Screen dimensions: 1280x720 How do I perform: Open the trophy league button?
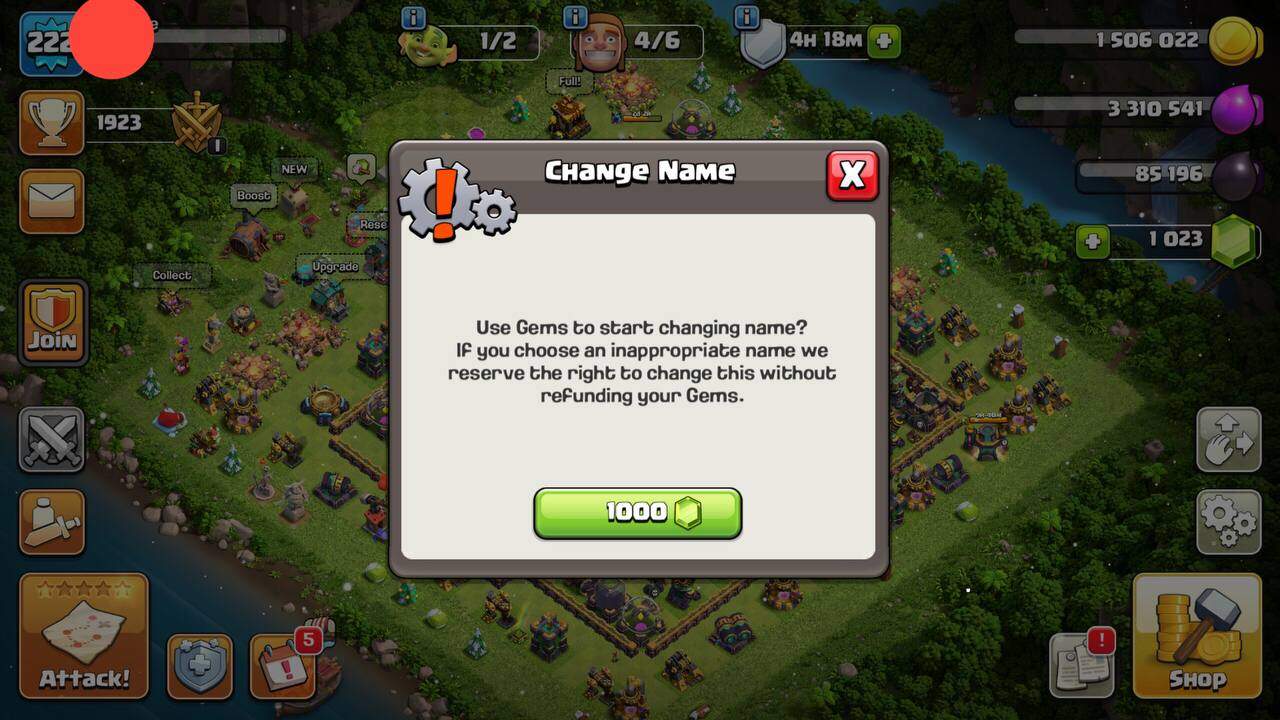pos(51,123)
